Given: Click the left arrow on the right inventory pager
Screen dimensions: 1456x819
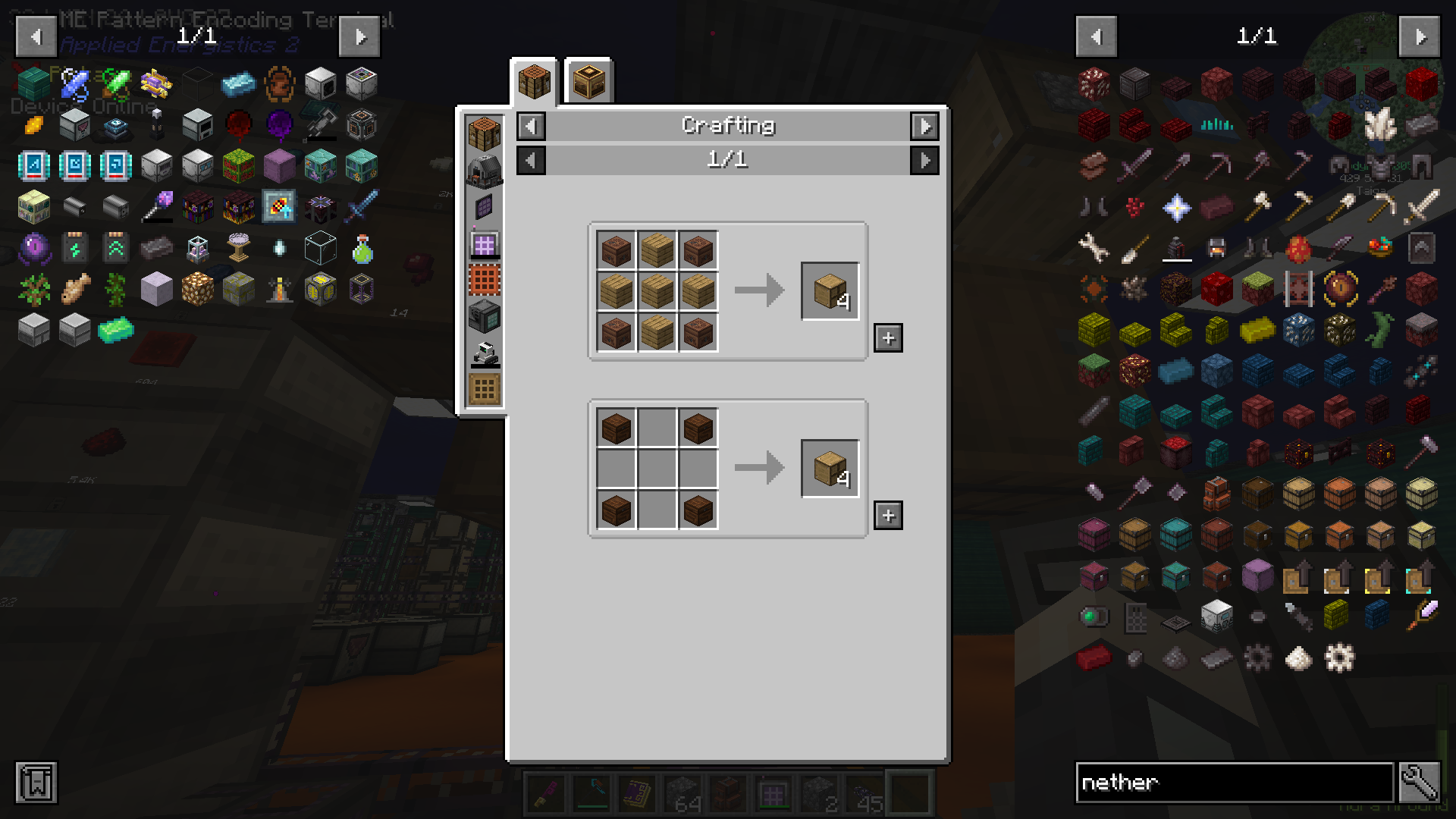Looking at the screenshot, I should coord(1096,36).
